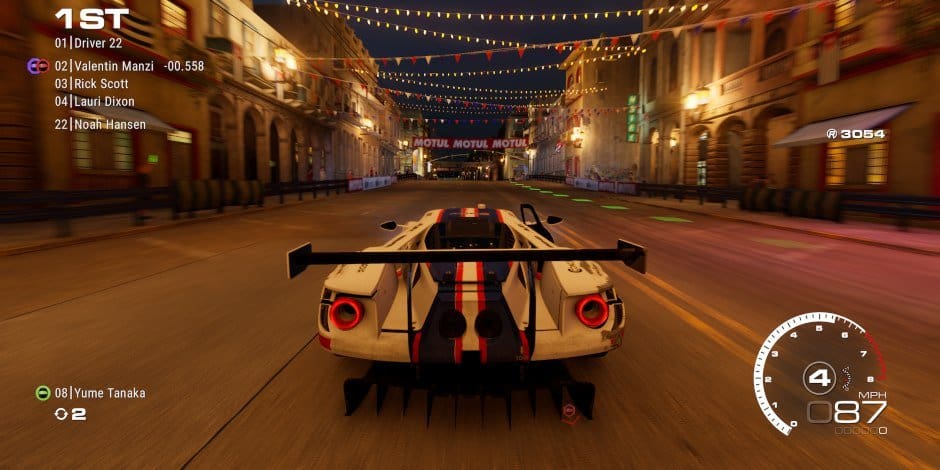
Task: Click the green teammate icon by Yume Tanaka
Action: 43,393
